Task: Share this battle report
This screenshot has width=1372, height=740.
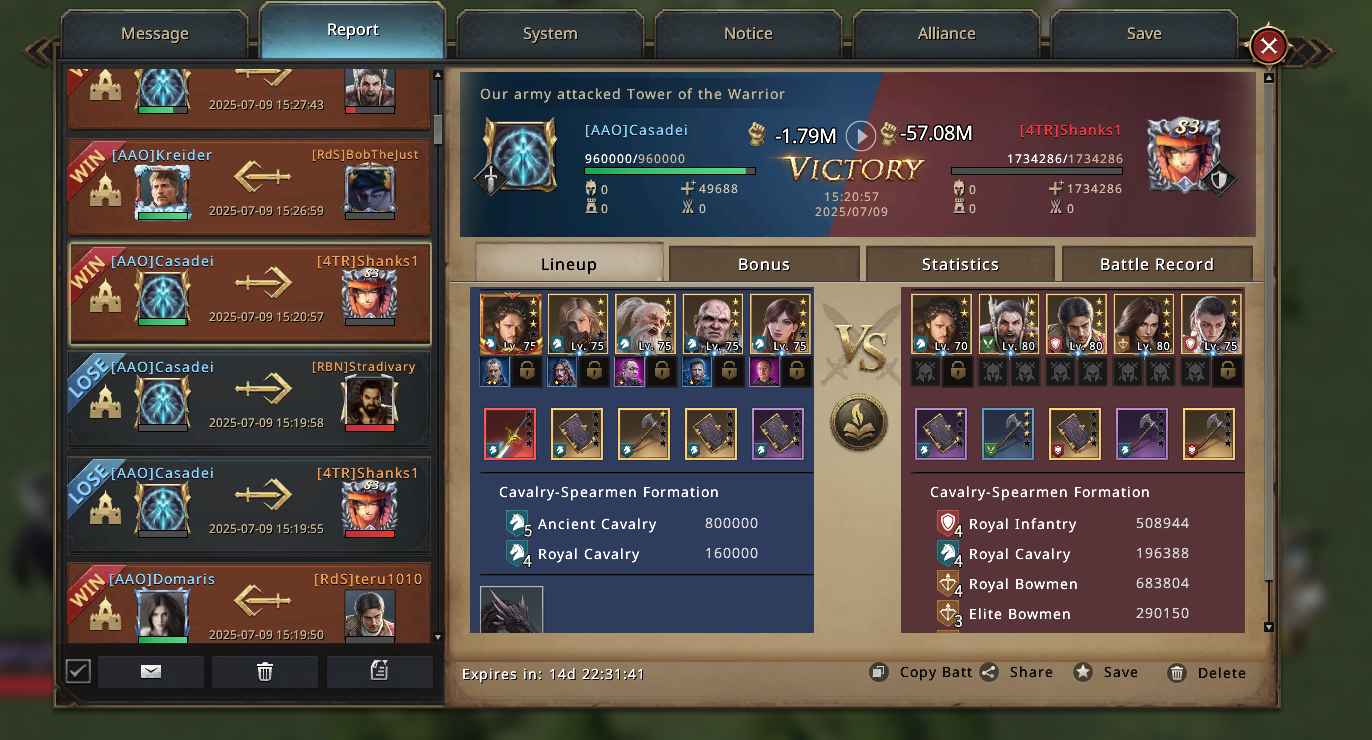Action: [1017, 672]
